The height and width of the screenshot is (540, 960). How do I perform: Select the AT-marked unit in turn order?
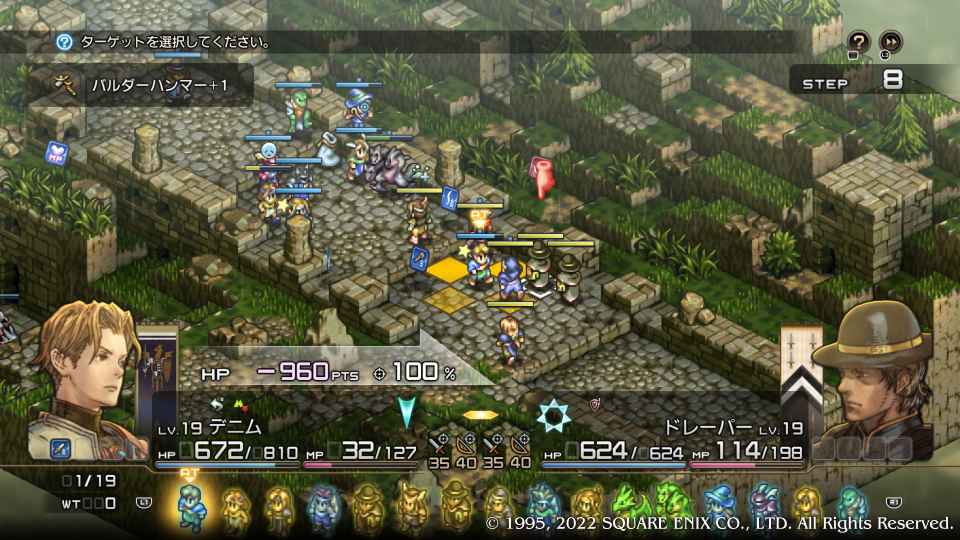[191, 505]
